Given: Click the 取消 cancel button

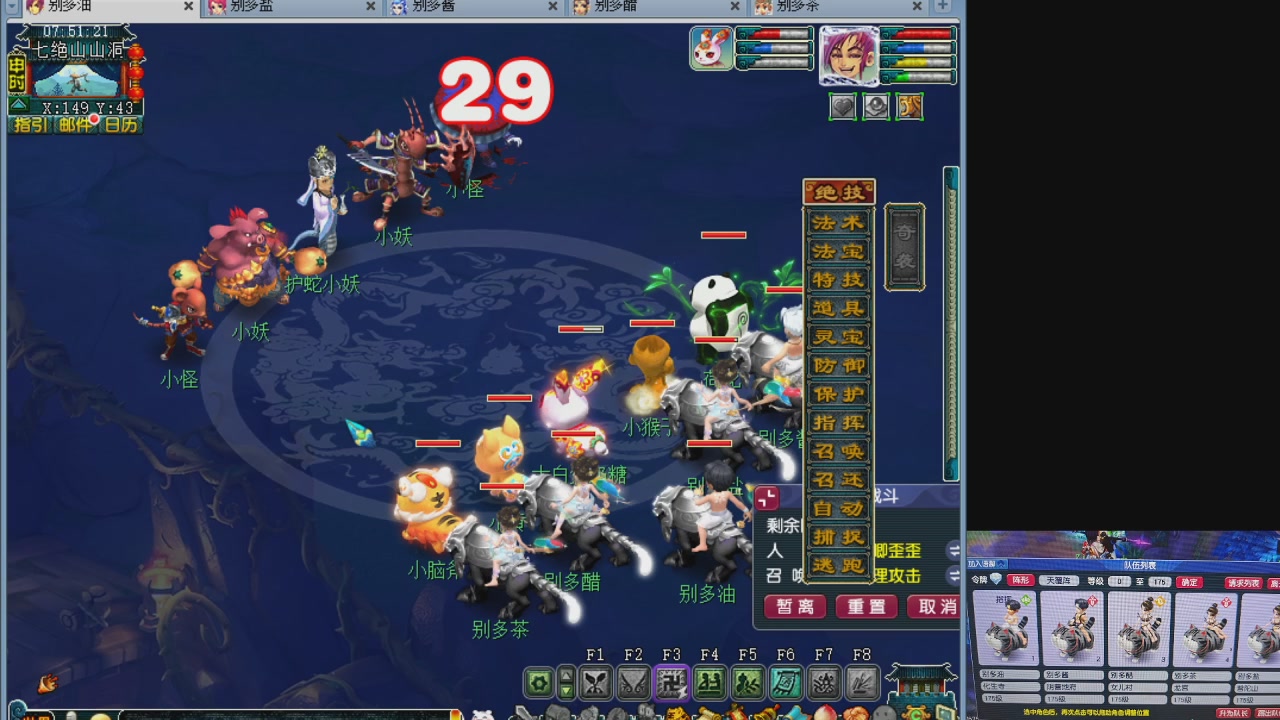Looking at the screenshot, I should pyautogui.click(x=935, y=607).
